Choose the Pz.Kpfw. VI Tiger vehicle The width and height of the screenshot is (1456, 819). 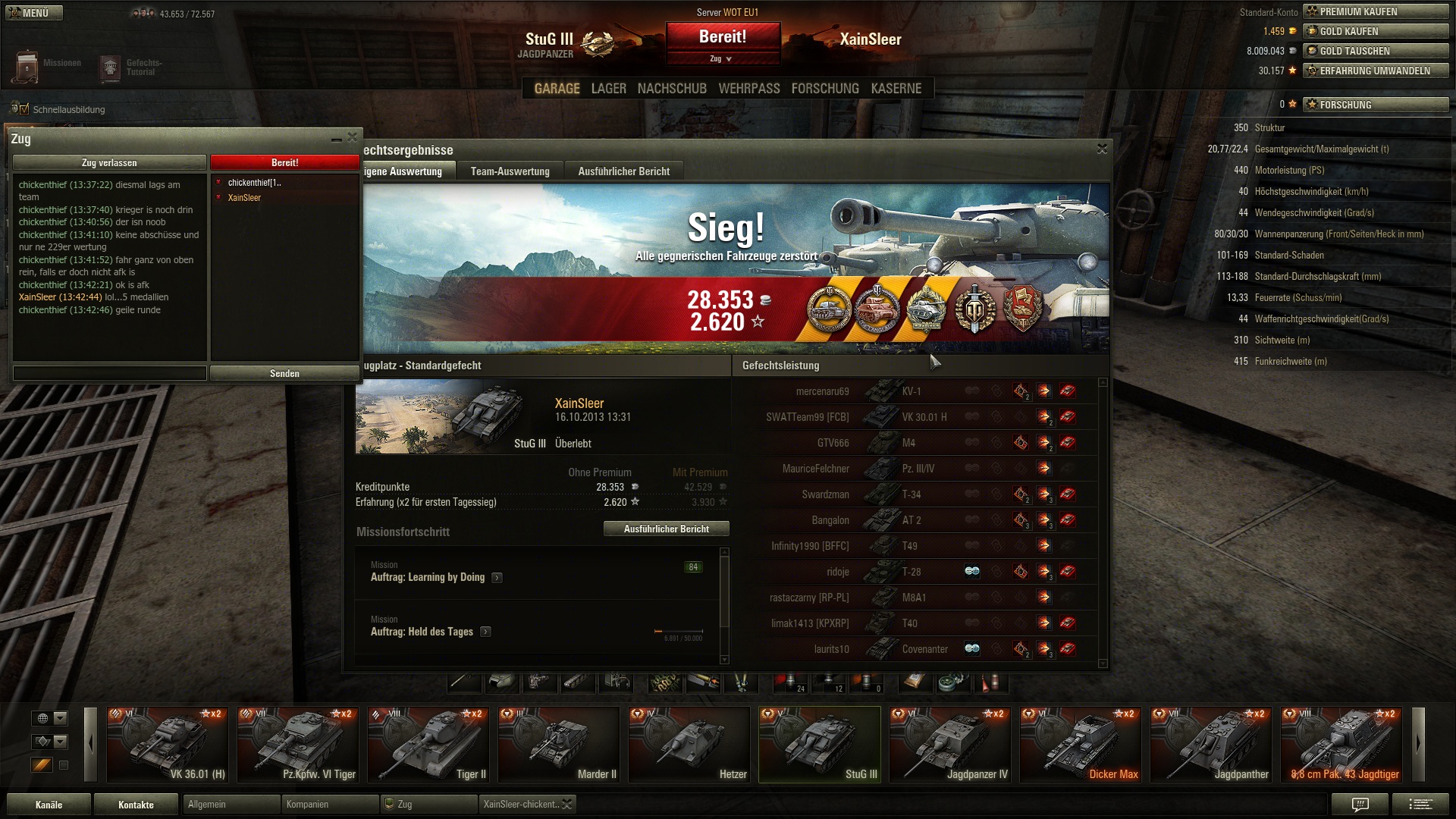pyautogui.click(x=297, y=745)
